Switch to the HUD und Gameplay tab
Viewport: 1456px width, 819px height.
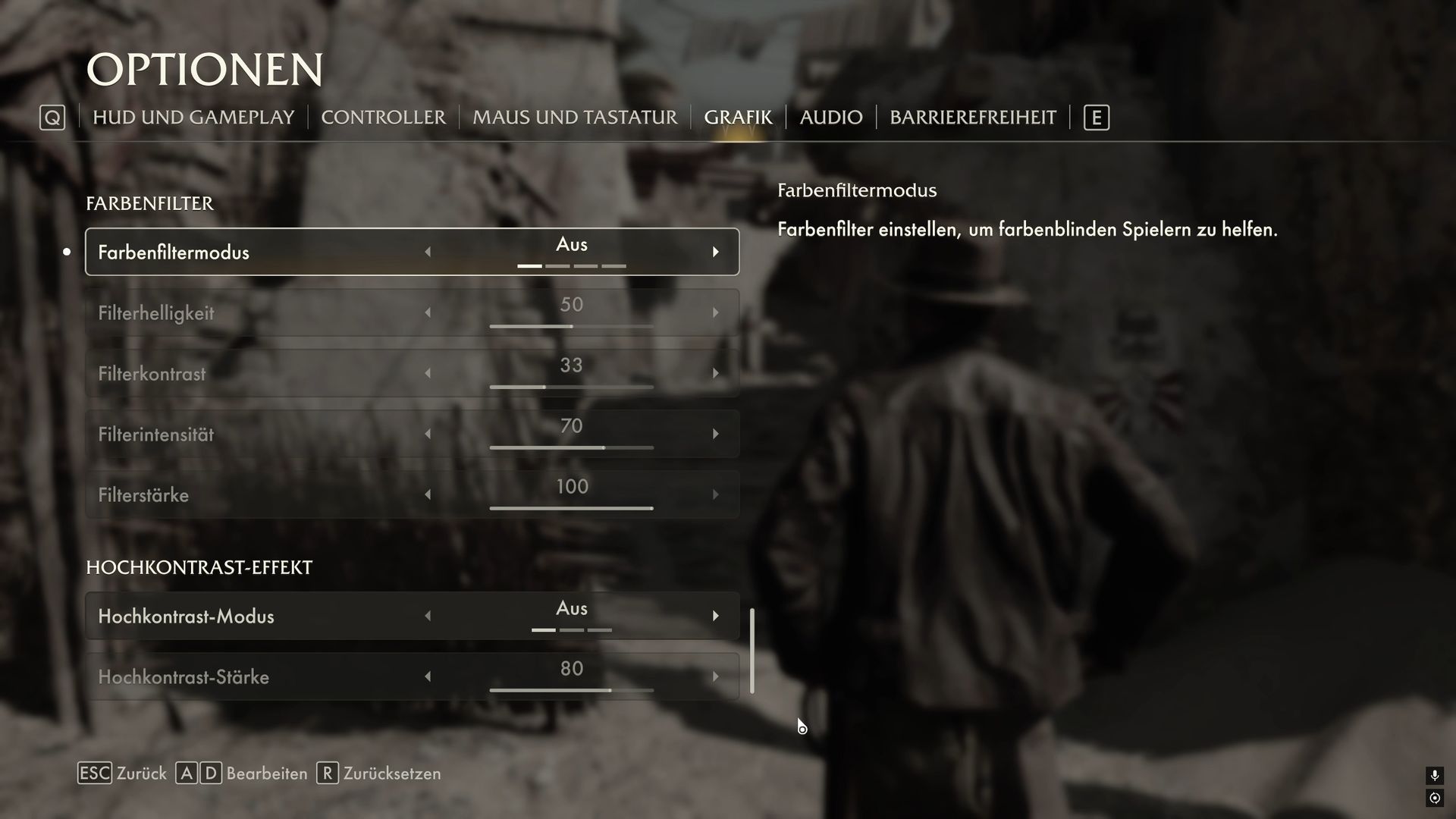tap(193, 118)
